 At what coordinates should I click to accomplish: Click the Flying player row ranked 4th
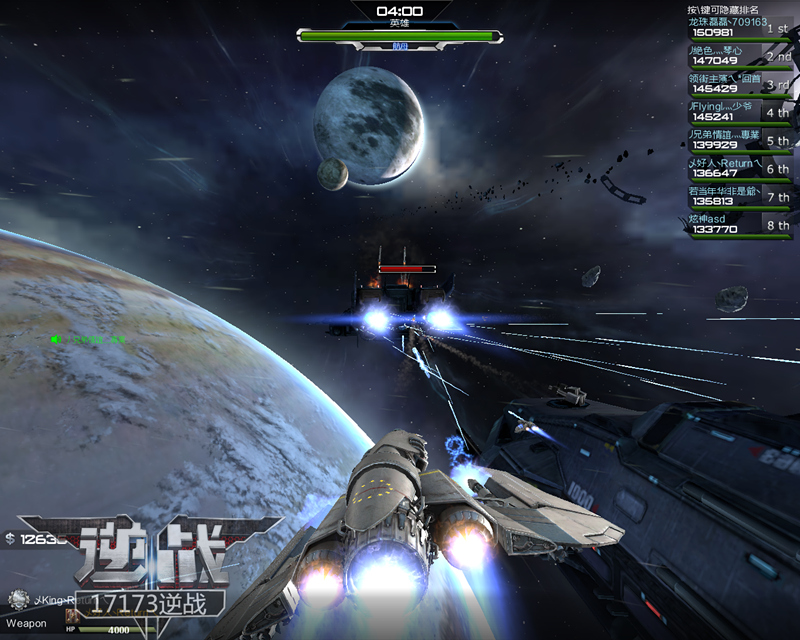(740, 112)
